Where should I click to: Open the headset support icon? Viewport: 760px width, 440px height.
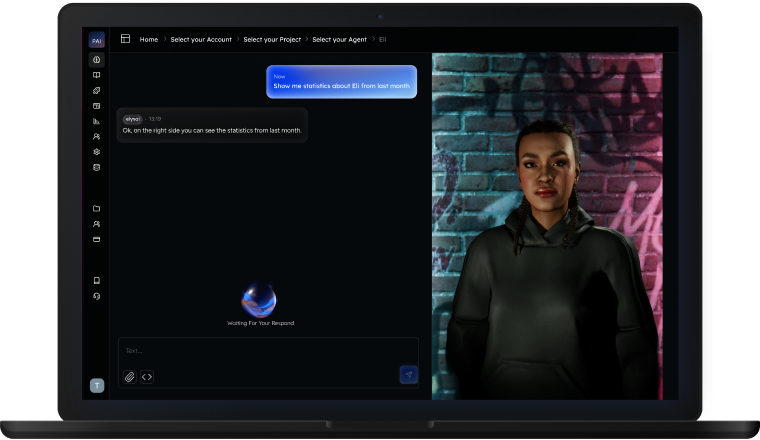click(x=97, y=296)
